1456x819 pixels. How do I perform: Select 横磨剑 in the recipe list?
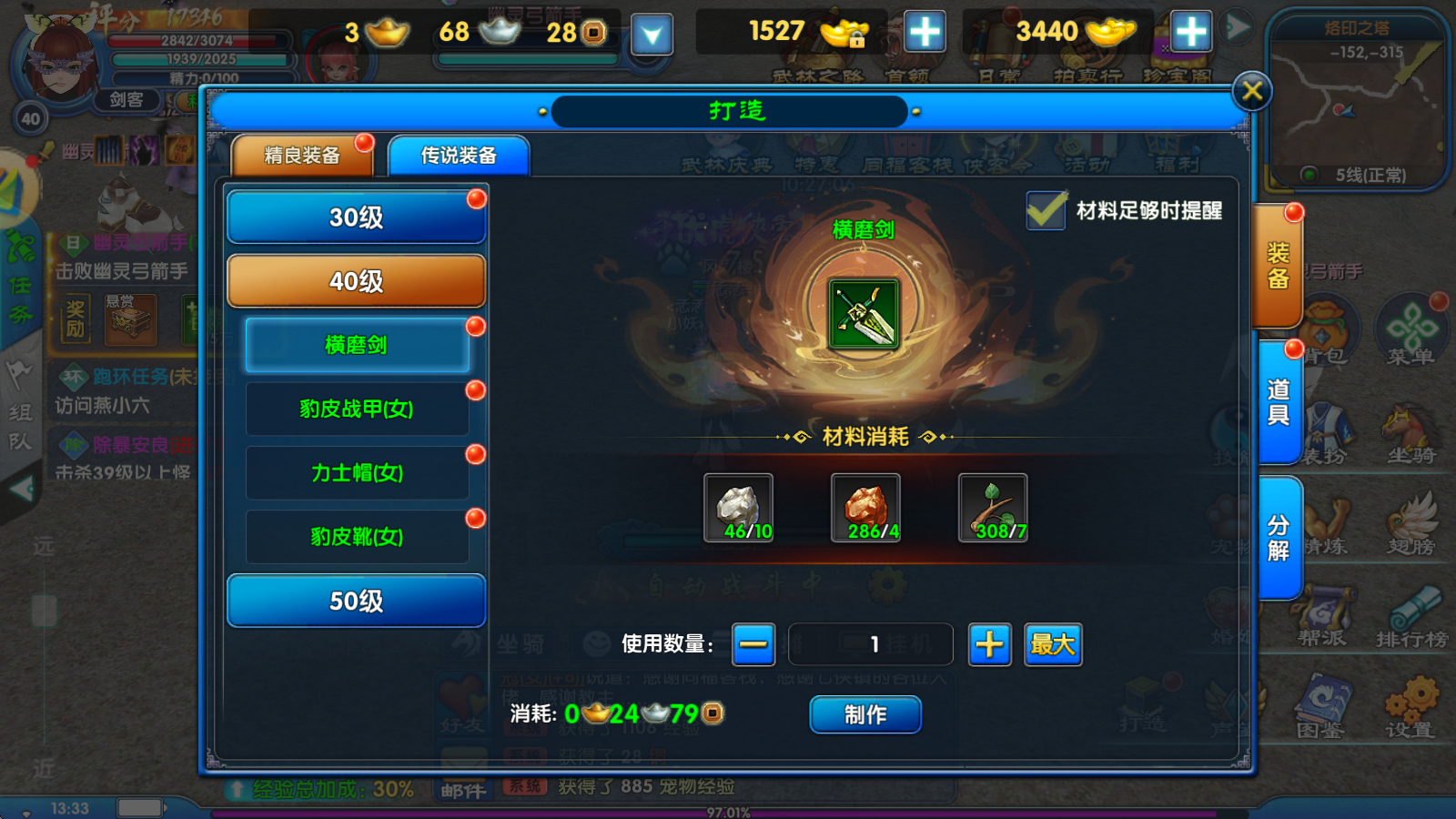357,345
